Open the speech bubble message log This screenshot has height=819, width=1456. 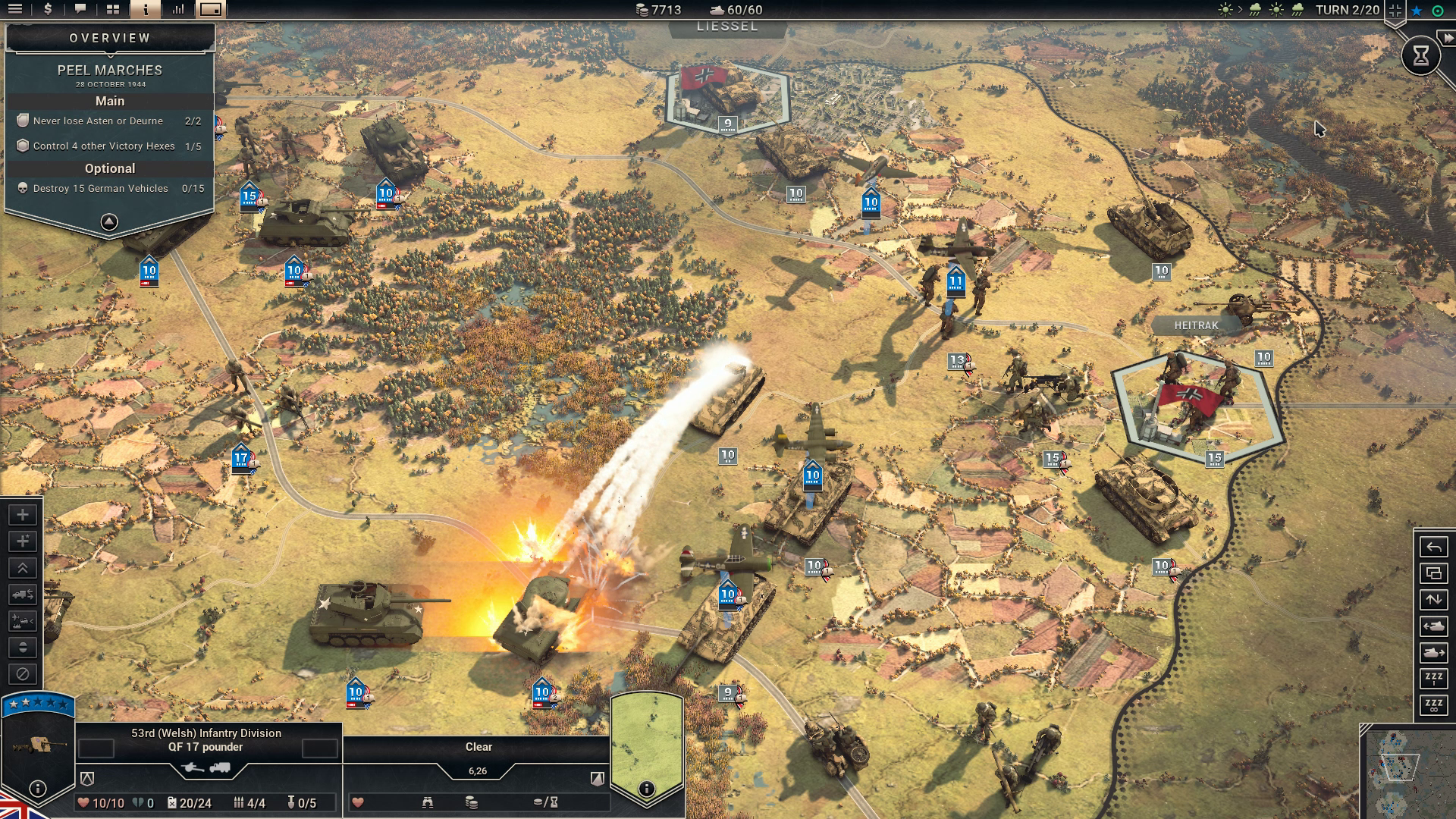coord(80,9)
